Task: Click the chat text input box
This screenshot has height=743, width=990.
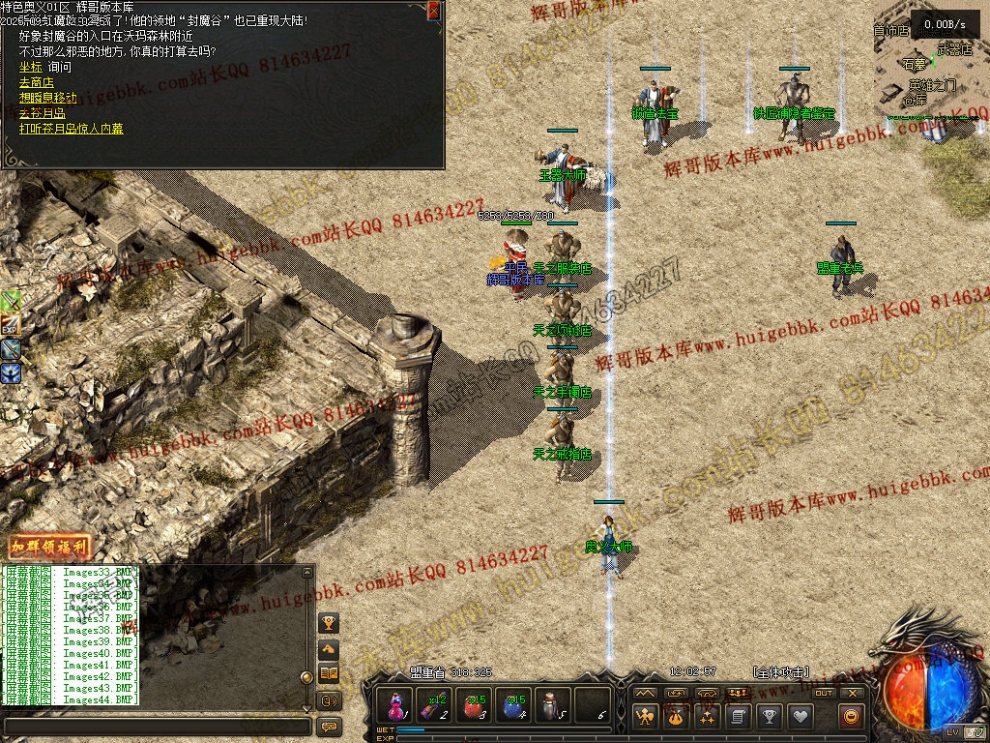Action: point(155,727)
